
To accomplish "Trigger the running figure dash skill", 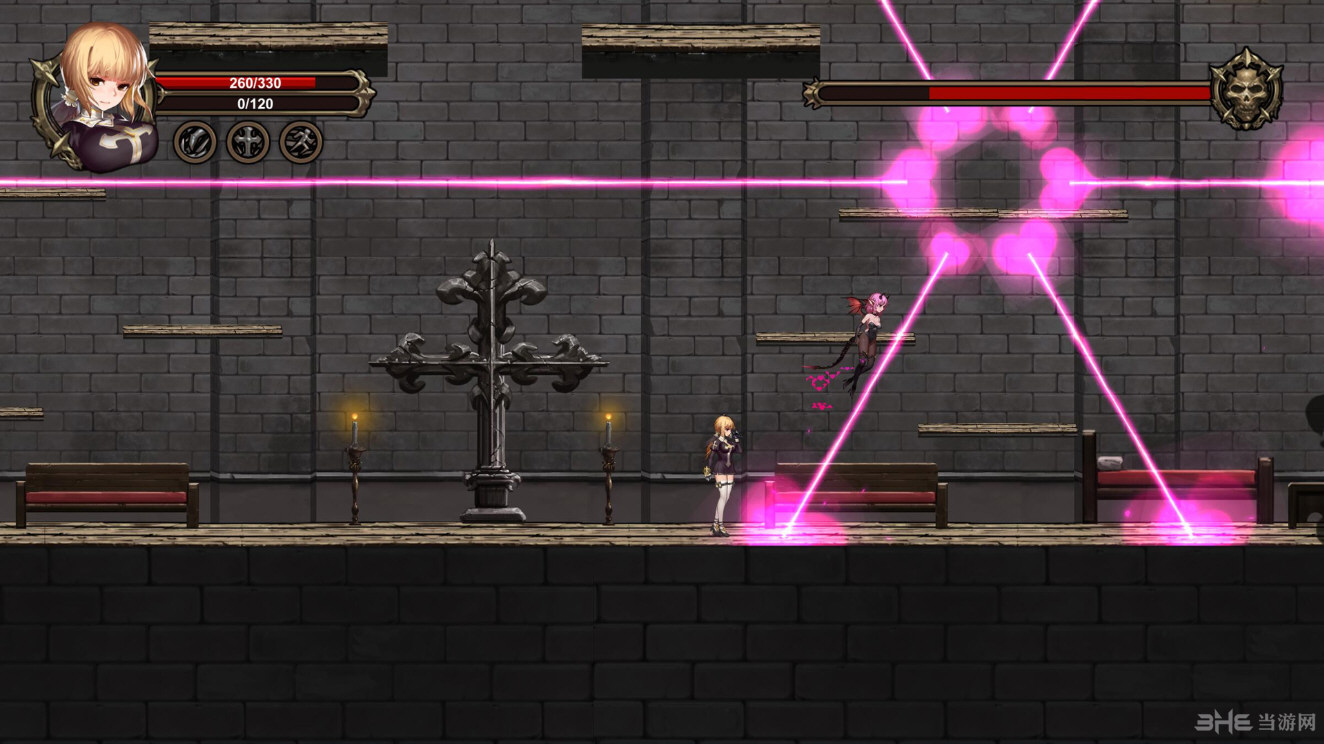I will (300, 142).
